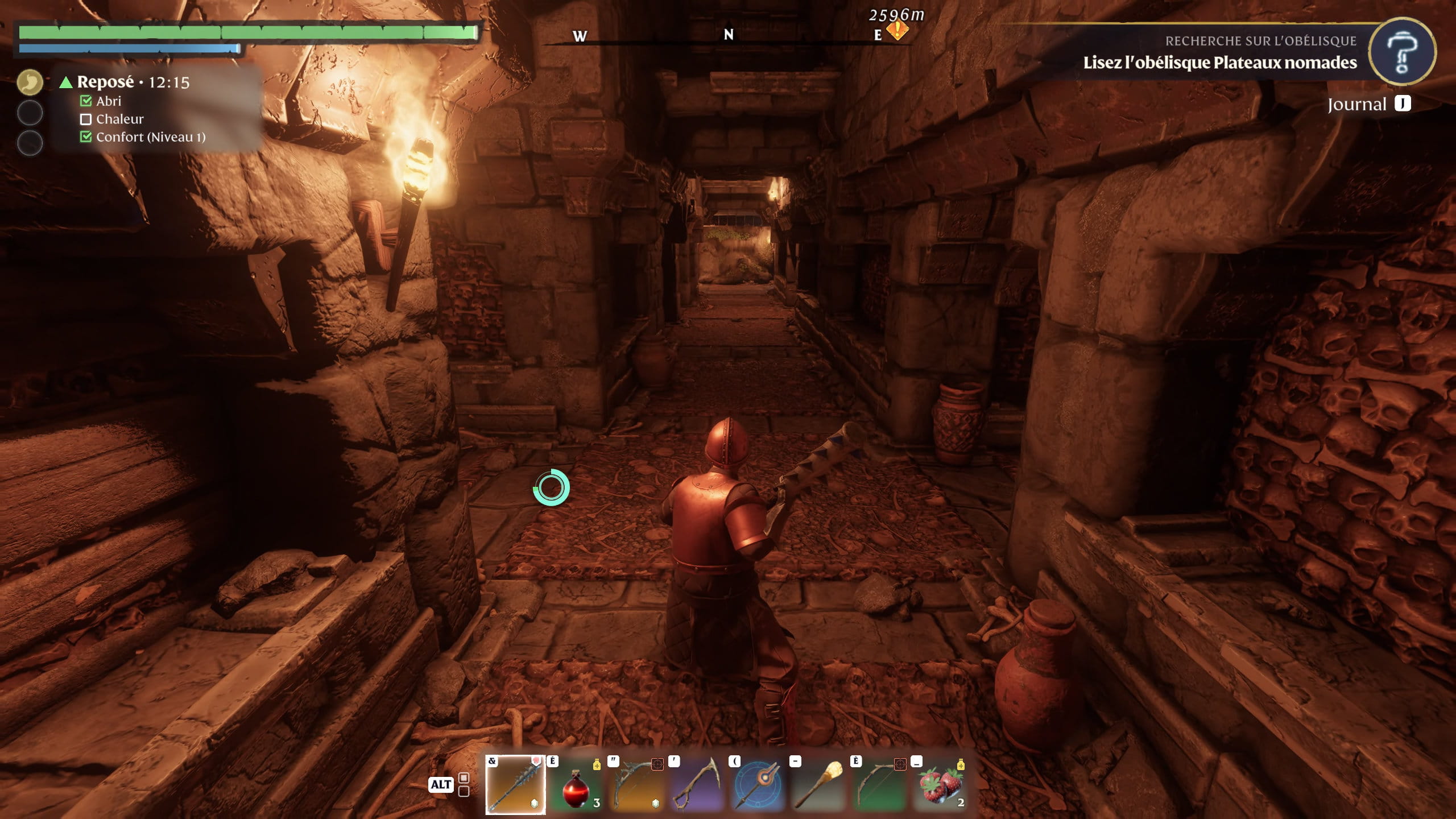1456x819 pixels.
Task: Select the magic staff with blue rune circle
Action: coord(759,785)
